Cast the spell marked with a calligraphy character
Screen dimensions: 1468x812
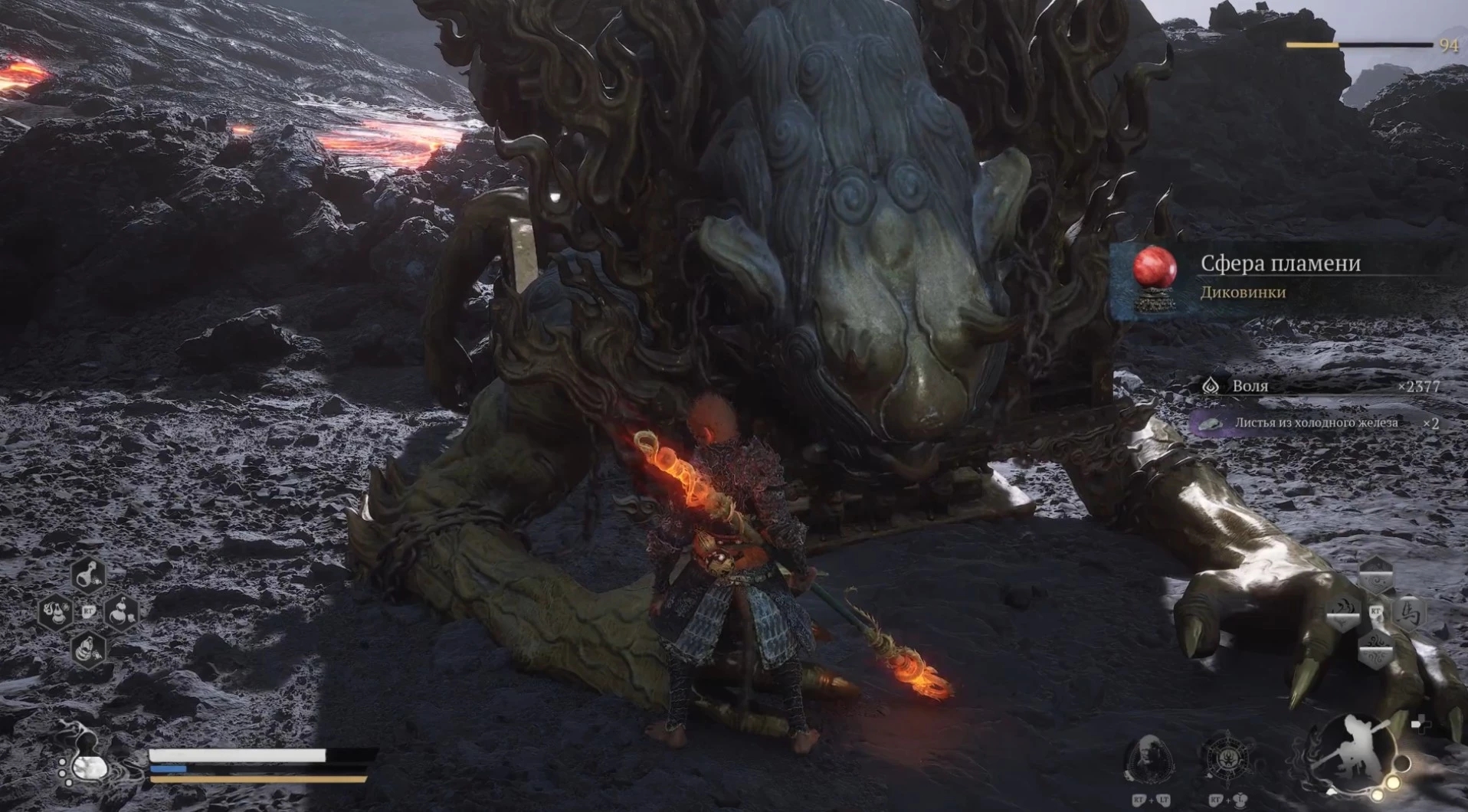coord(1408,613)
